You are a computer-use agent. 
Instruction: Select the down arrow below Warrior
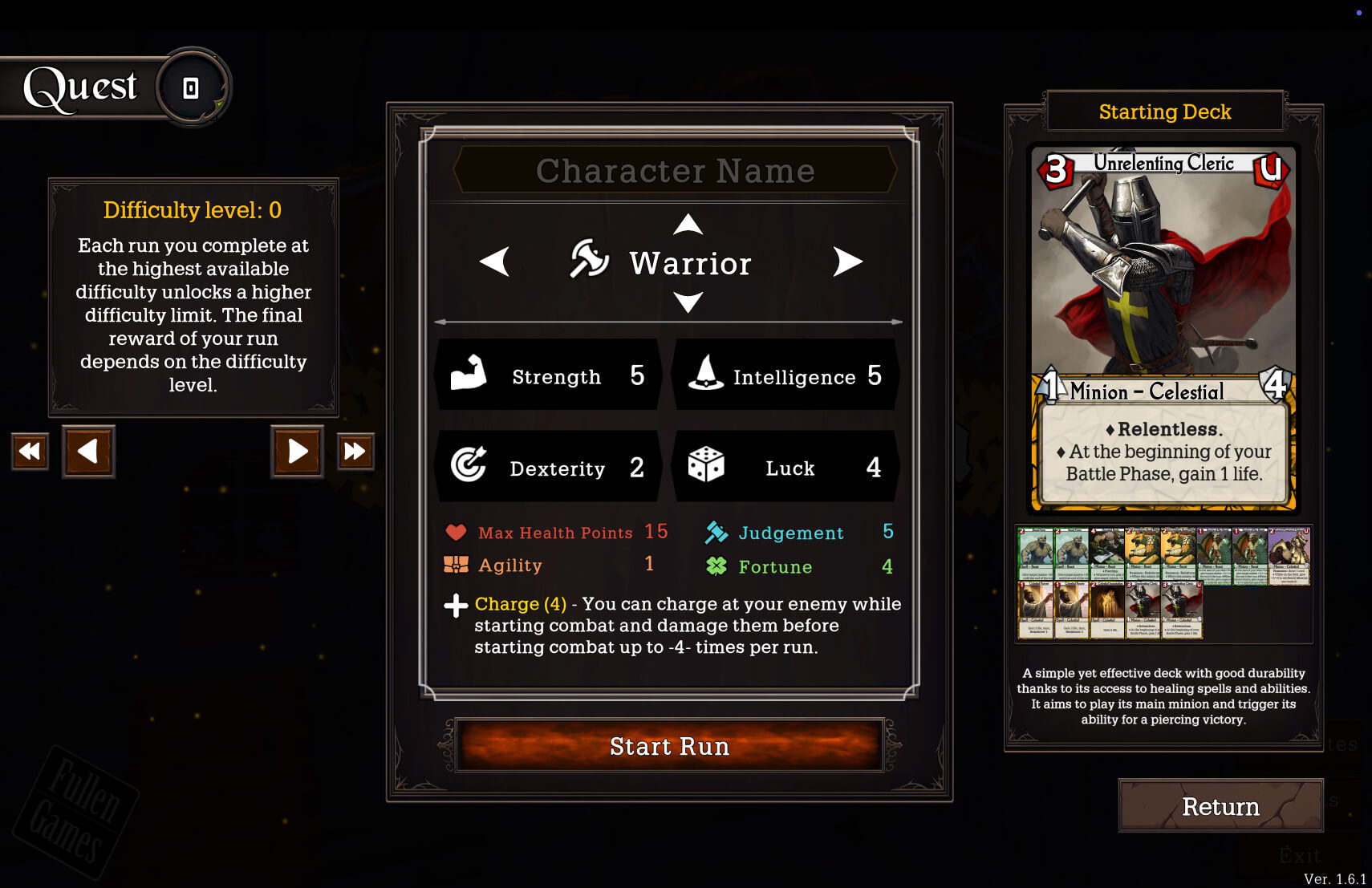tap(688, 302)
